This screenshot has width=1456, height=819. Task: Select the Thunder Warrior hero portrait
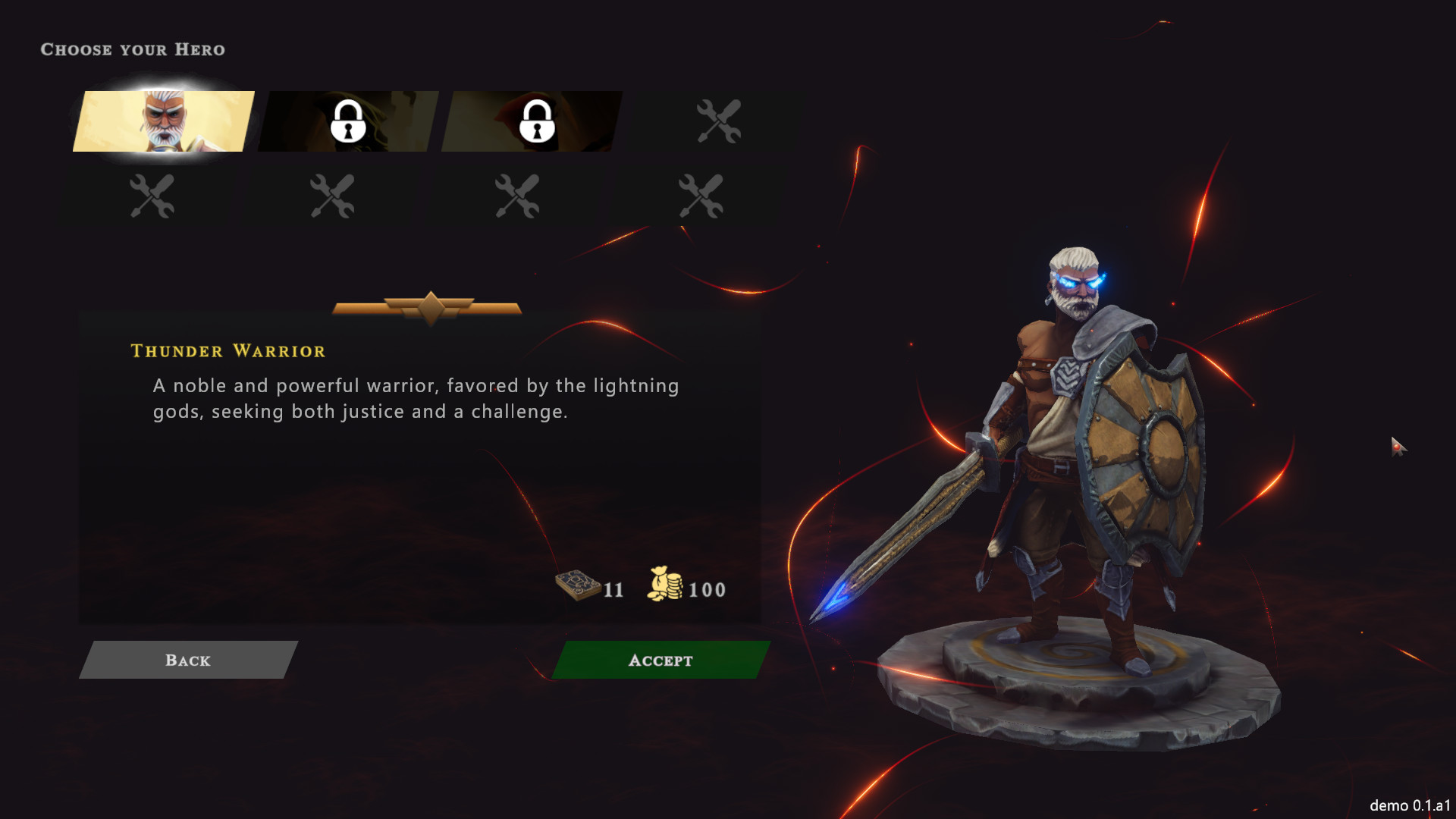click(164, 121)
